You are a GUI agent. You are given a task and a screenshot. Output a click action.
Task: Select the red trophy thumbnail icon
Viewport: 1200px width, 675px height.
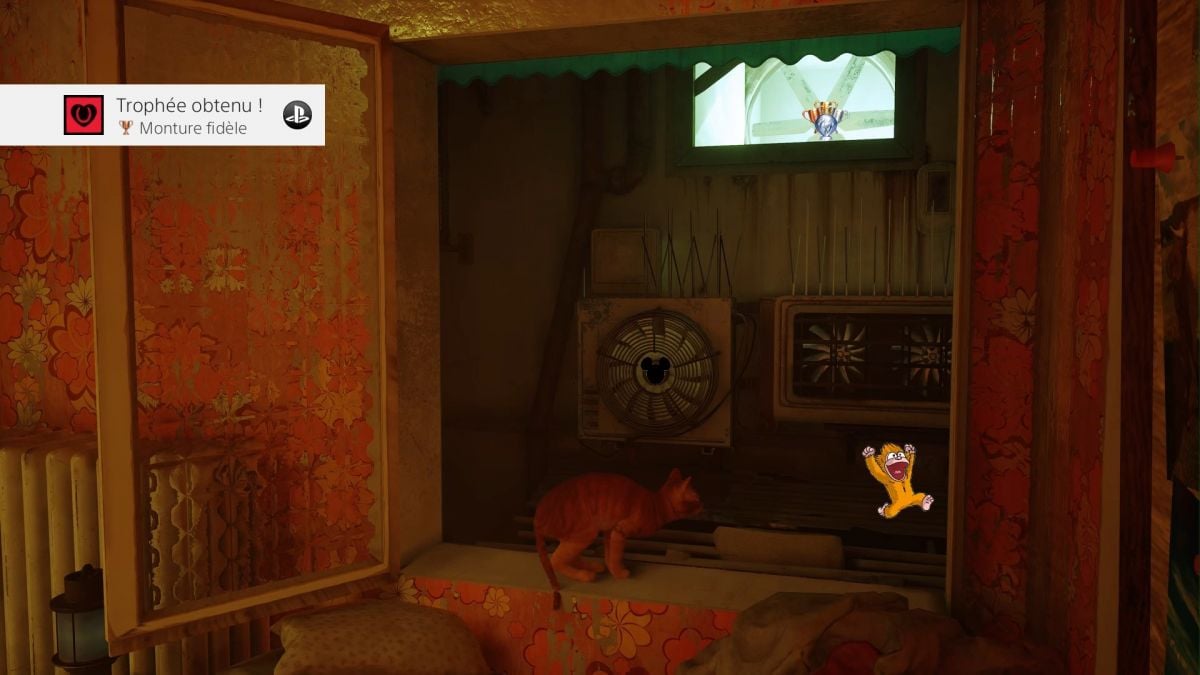coord(84,116)
